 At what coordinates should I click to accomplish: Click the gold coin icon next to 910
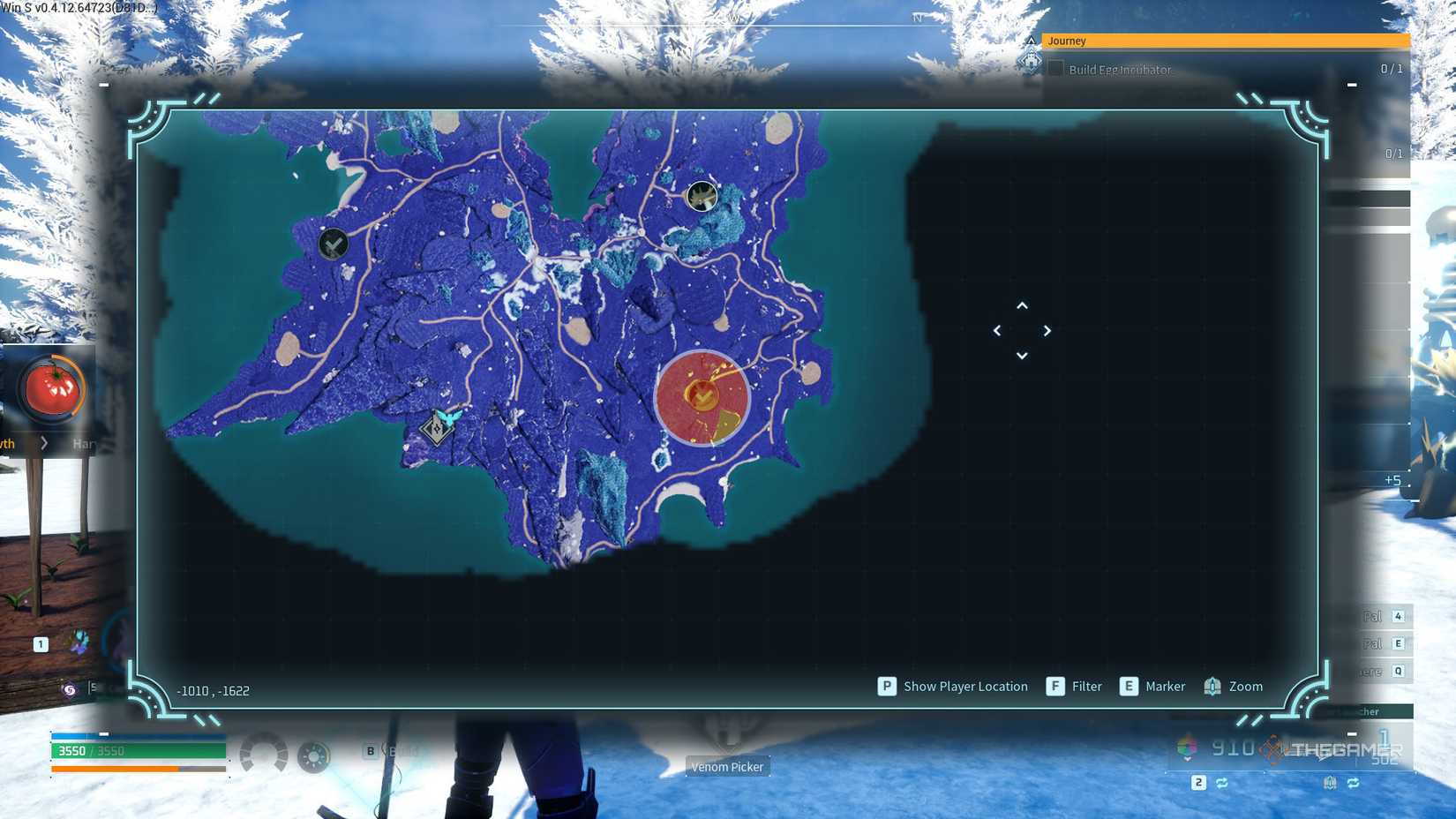(1271, 748)
